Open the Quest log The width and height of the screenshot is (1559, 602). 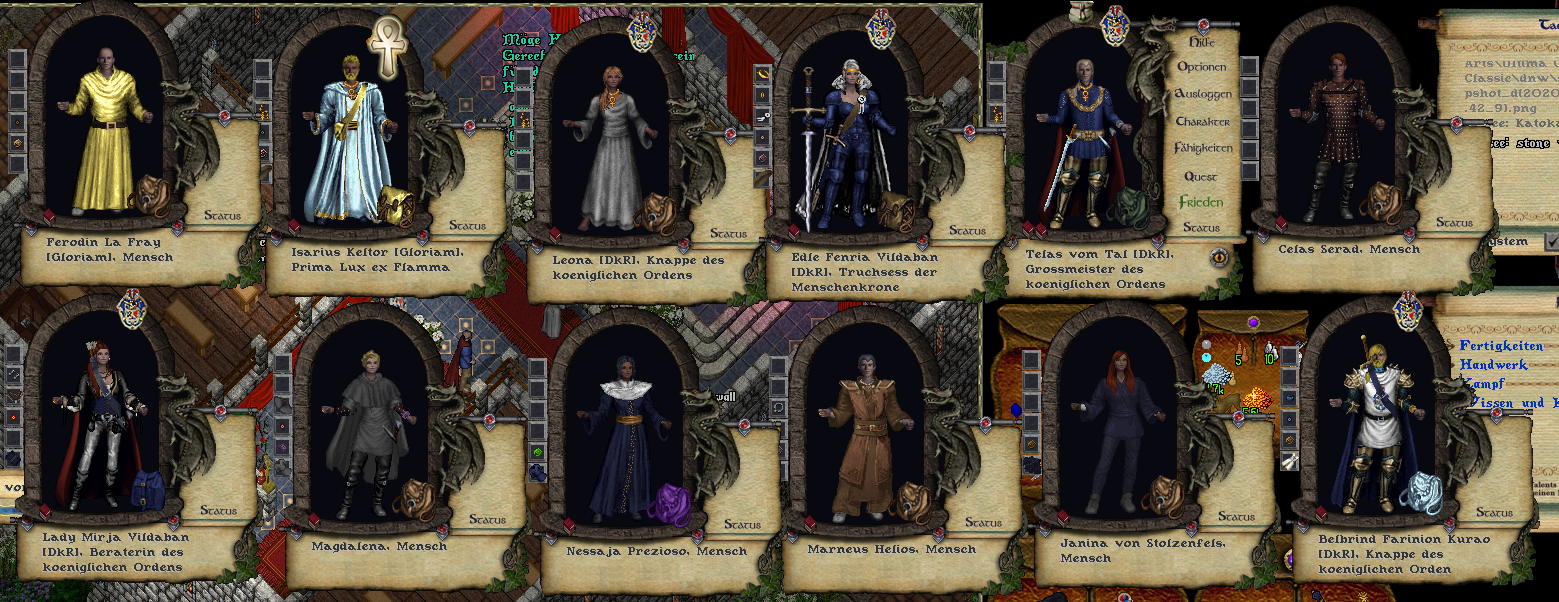click(1201, 176)
